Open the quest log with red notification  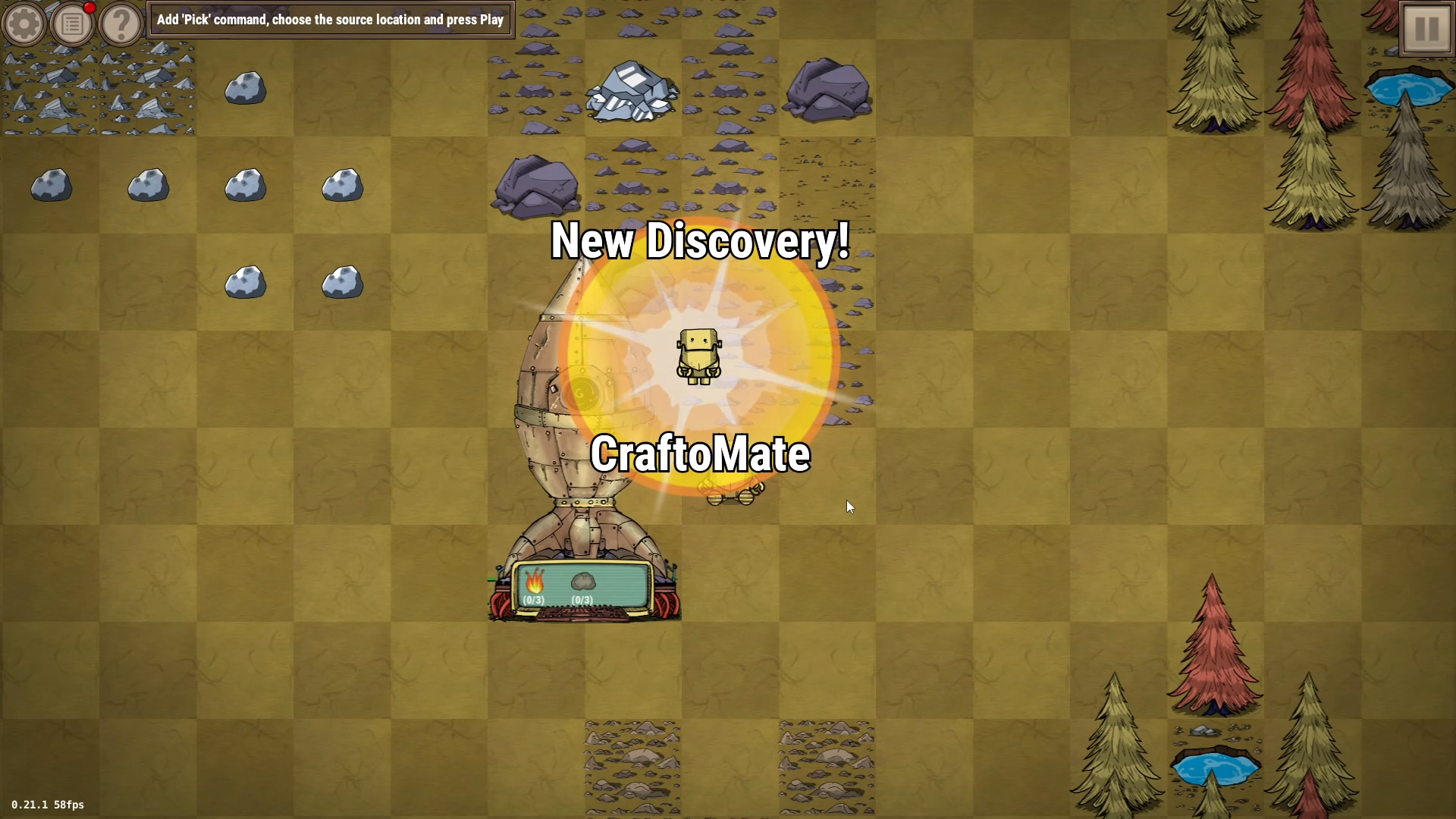tap(72, 24)
